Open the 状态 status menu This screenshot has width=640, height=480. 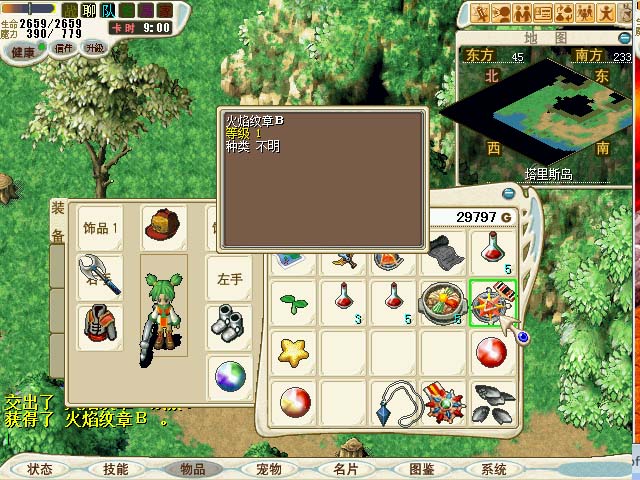coord(40,468)
